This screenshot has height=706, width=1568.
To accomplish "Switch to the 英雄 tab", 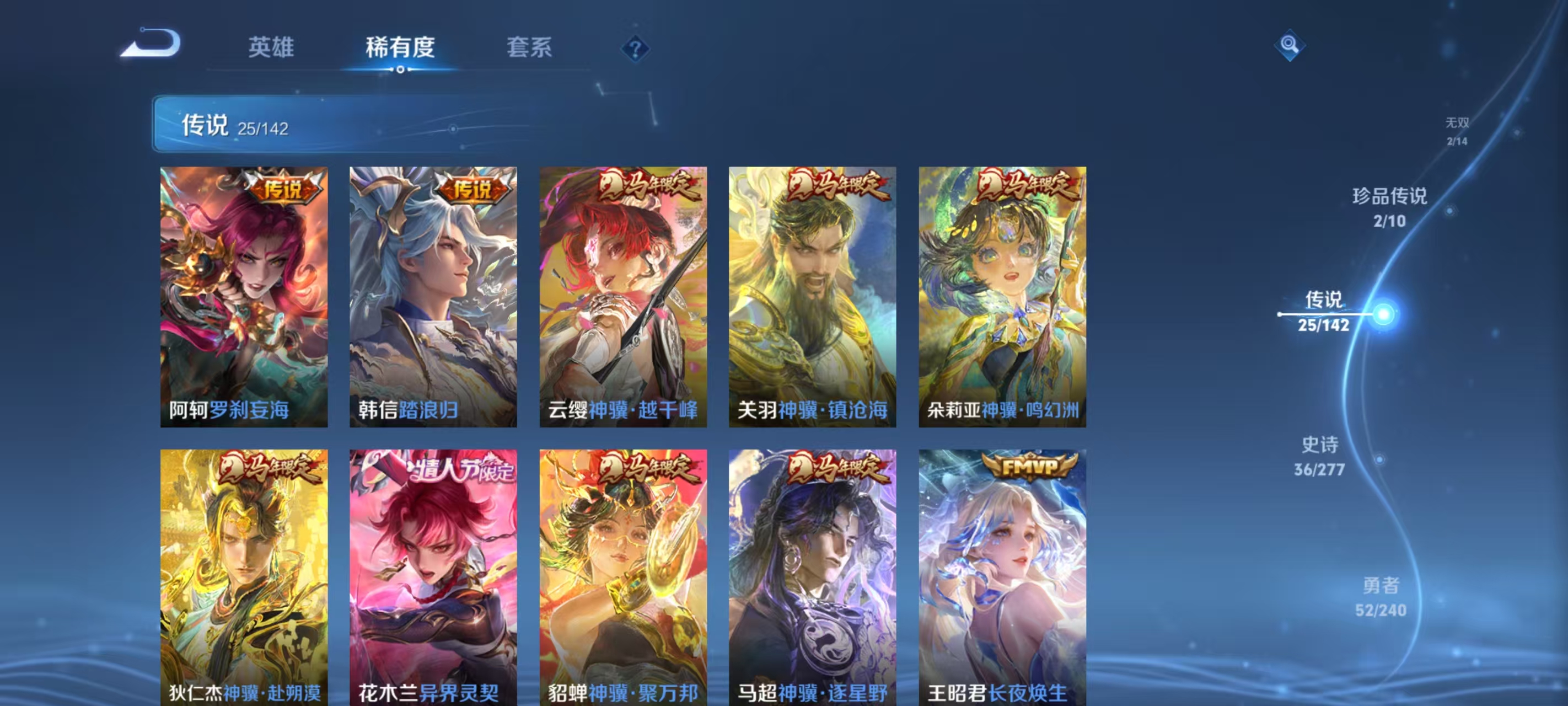I will coord(271,47).
